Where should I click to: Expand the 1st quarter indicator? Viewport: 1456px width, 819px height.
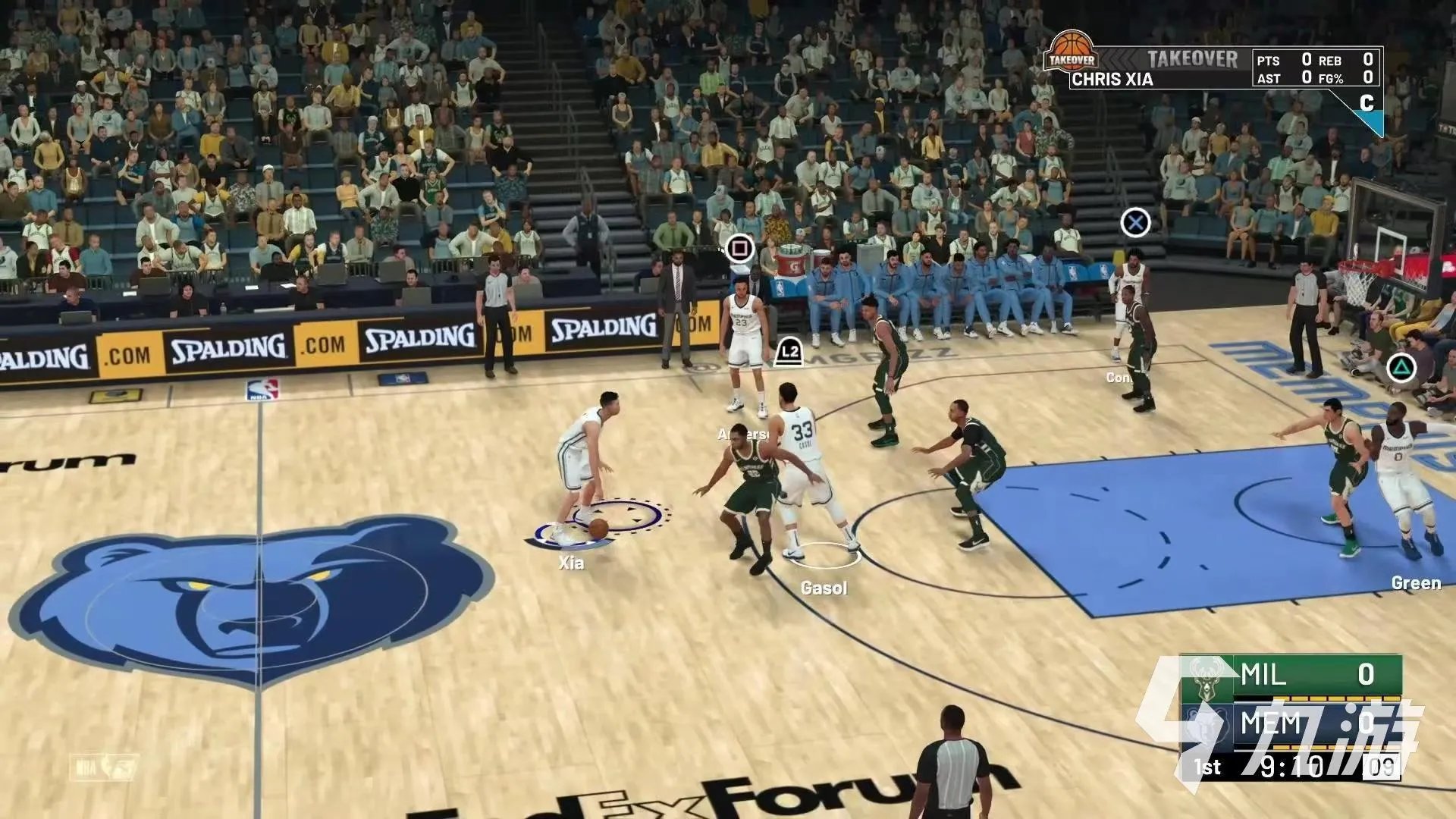(1208, 766)
